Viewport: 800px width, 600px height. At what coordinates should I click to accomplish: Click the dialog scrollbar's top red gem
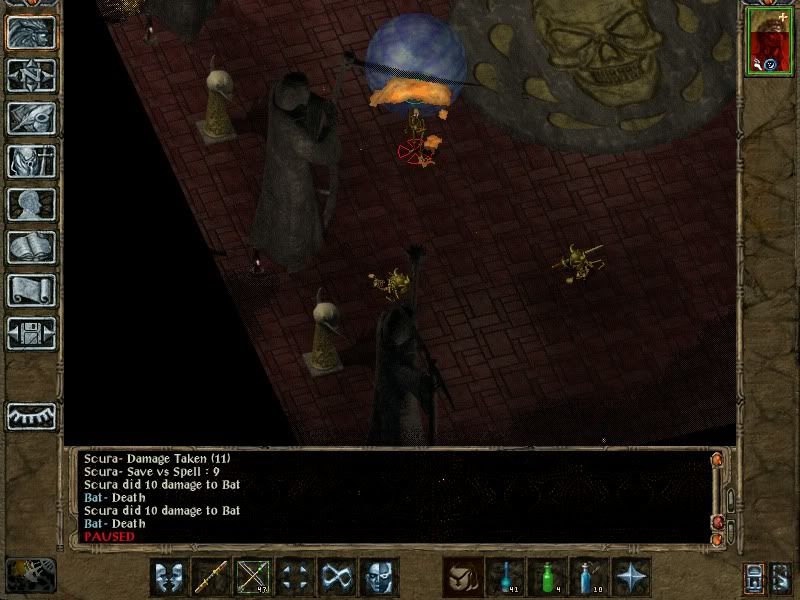pos(718,460)
